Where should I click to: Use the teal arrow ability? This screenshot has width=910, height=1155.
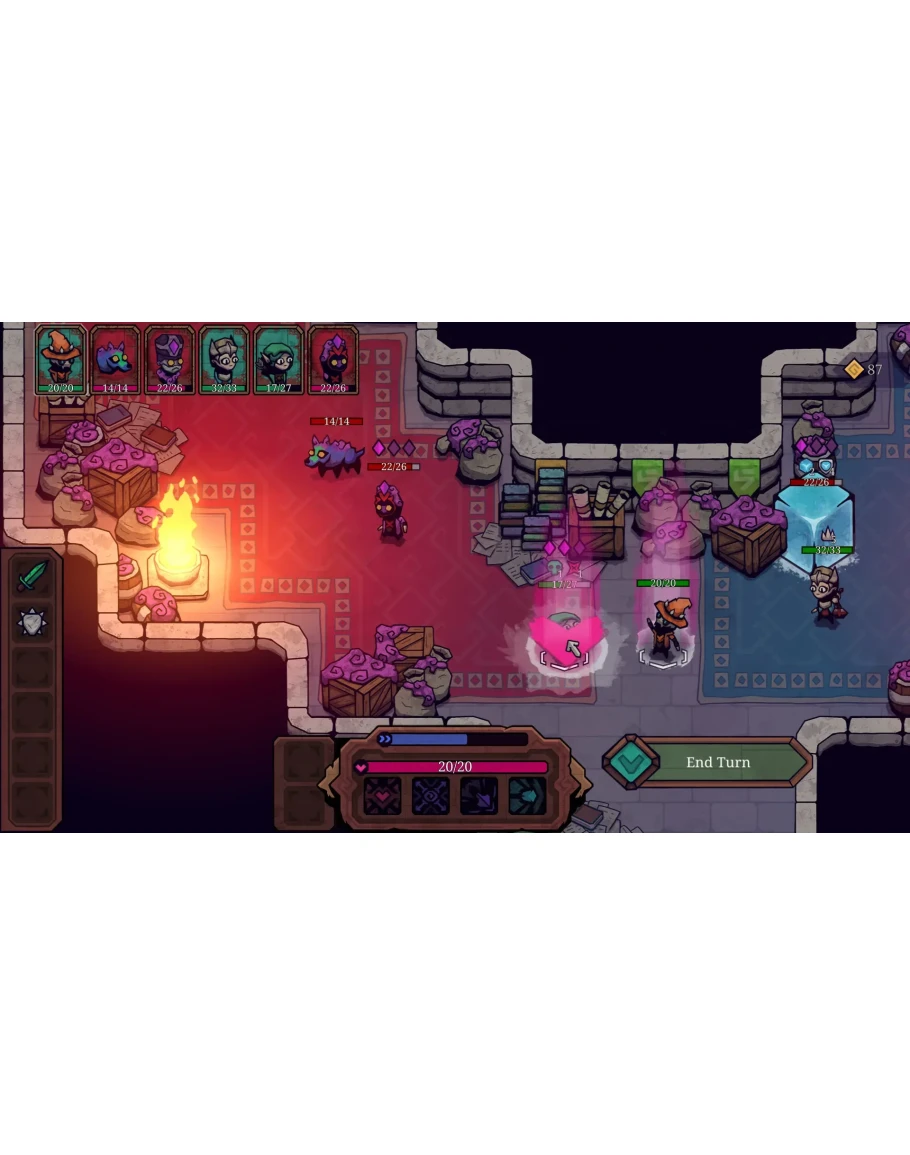tap(527, 796)
